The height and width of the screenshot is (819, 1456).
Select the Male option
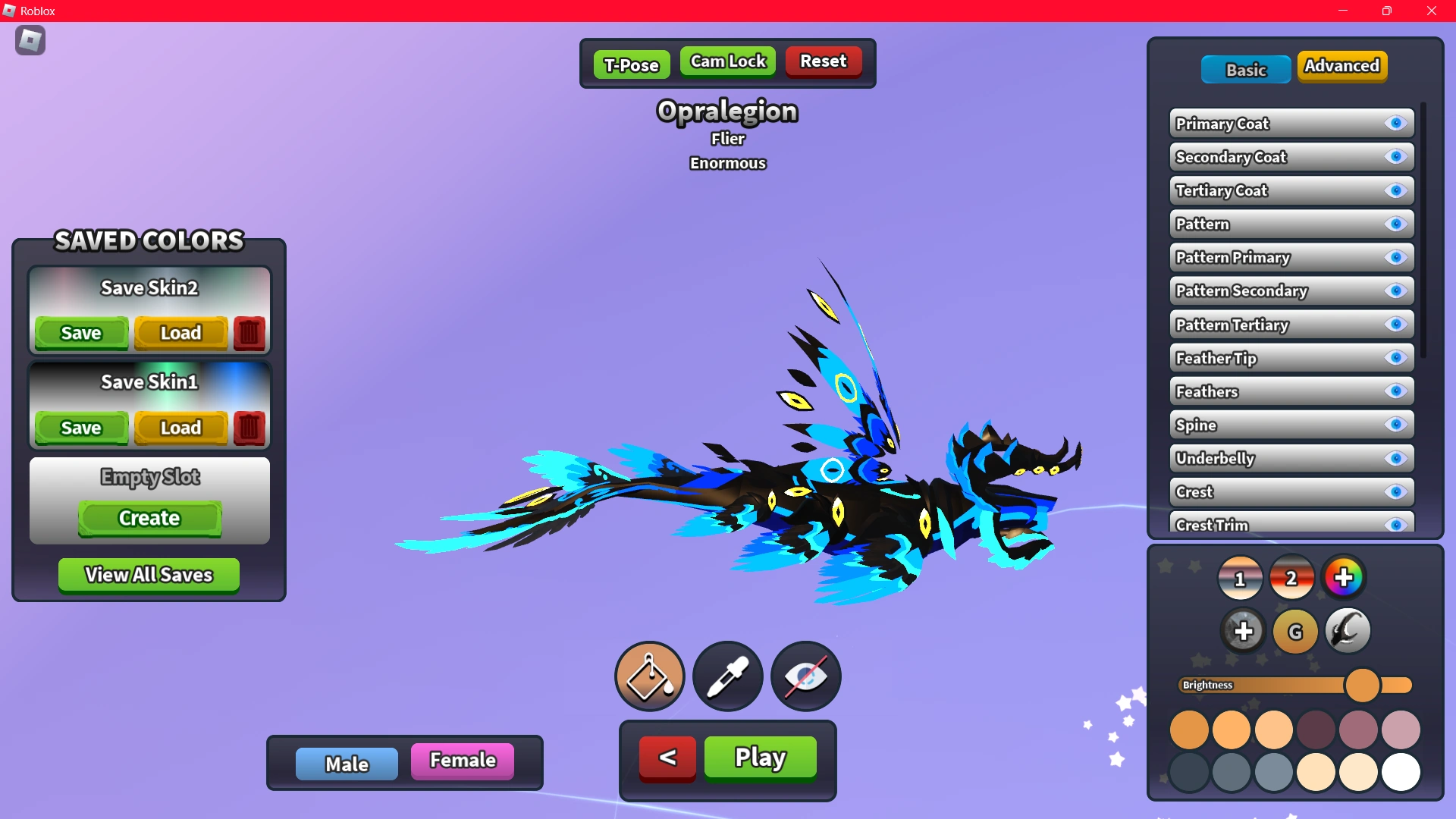(347, 762)
